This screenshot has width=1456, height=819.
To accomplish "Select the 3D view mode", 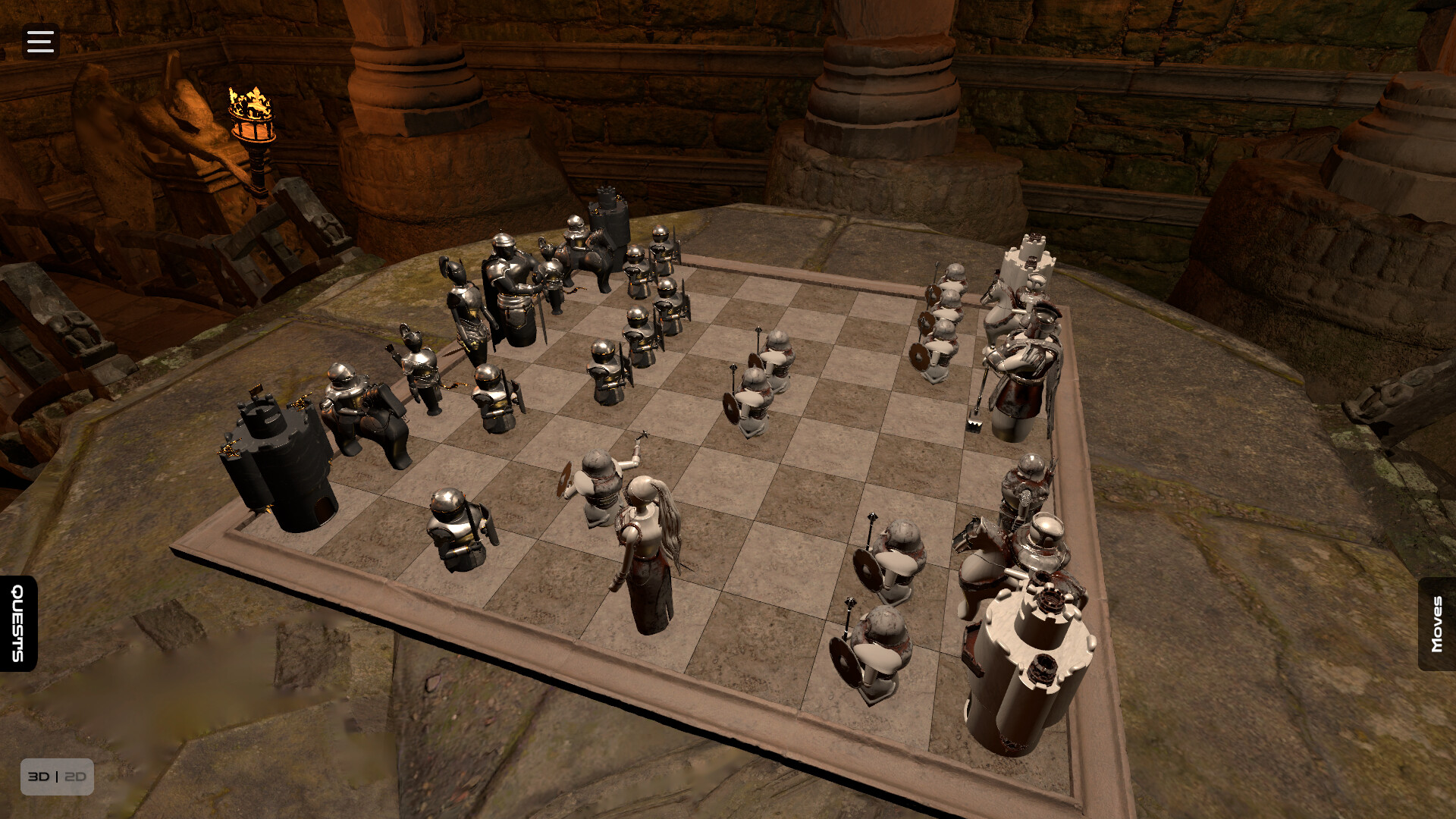I will [x=39, y=776].
